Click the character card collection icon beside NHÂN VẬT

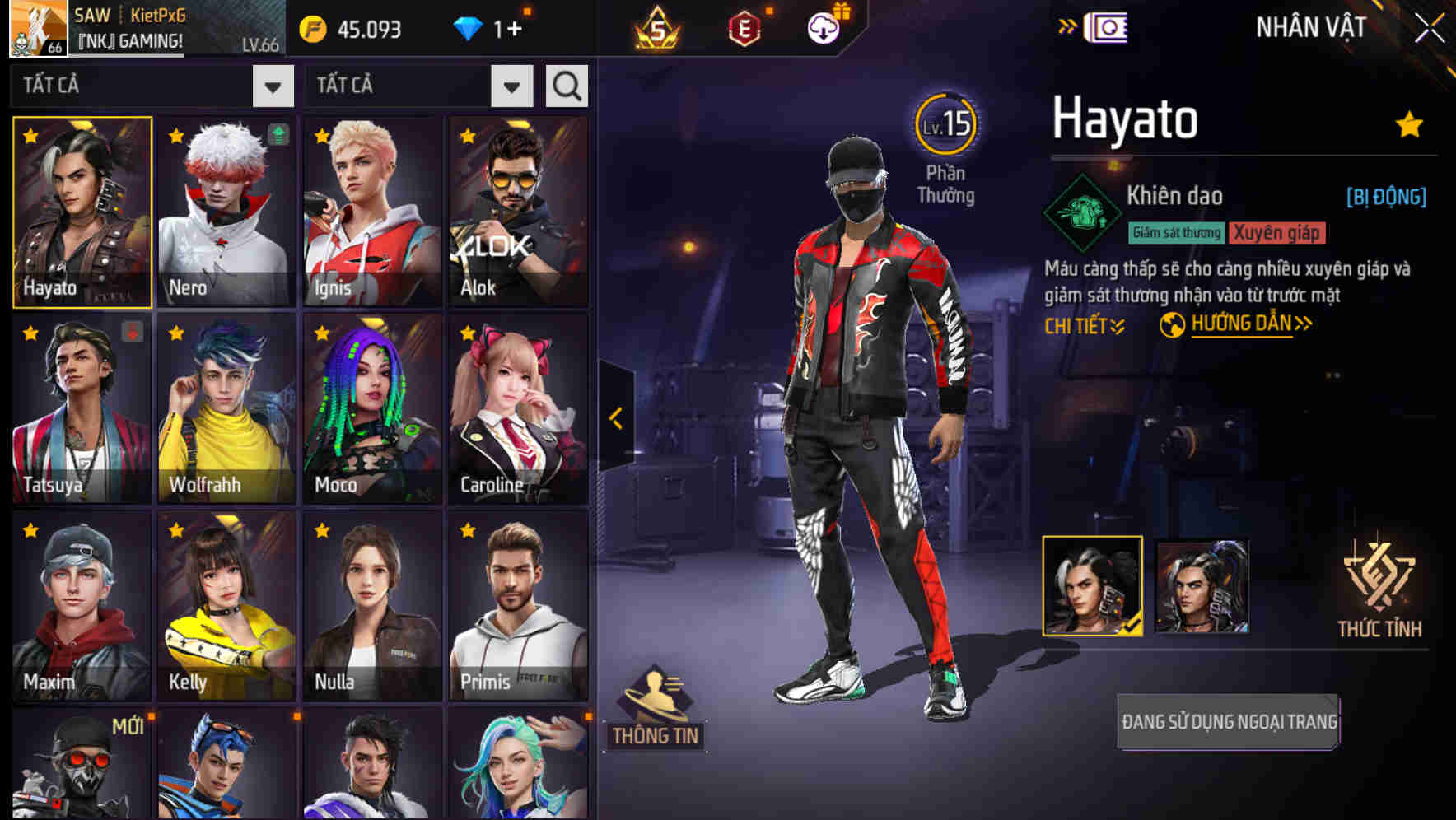pos(1108,27)
